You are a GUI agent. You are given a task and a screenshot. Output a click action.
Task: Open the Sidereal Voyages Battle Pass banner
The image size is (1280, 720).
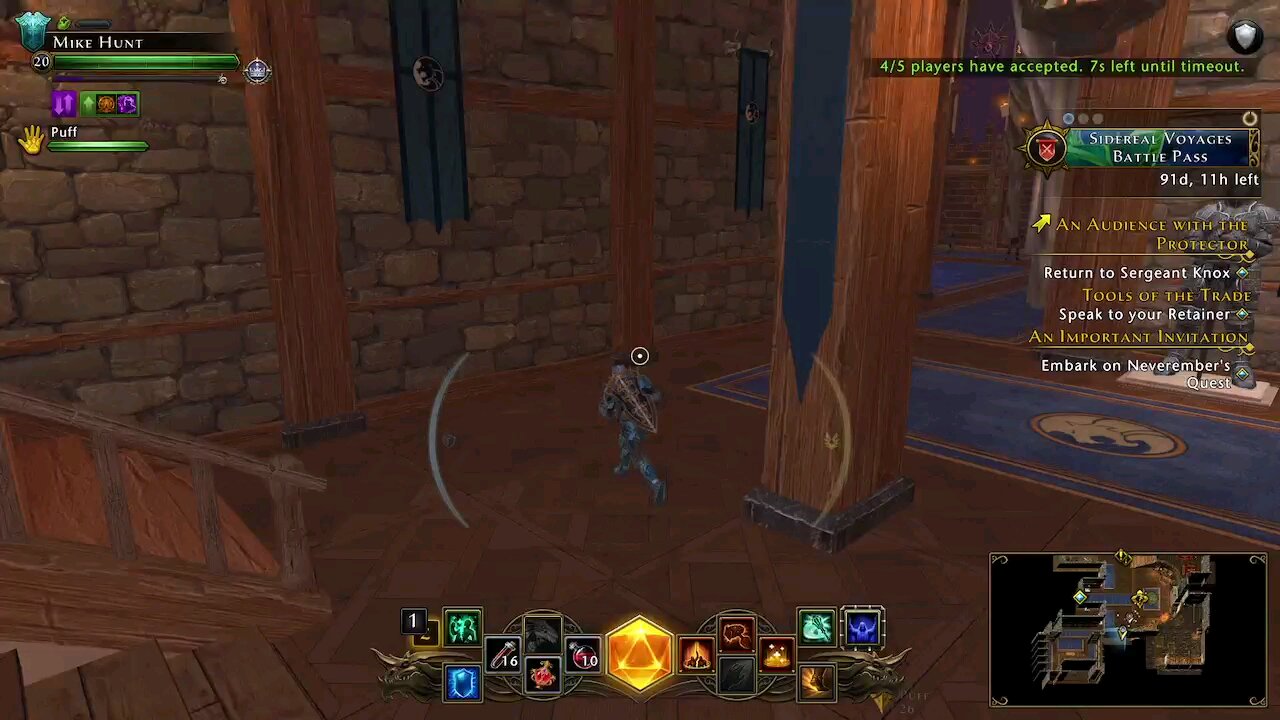click(x=1160, y=148)
